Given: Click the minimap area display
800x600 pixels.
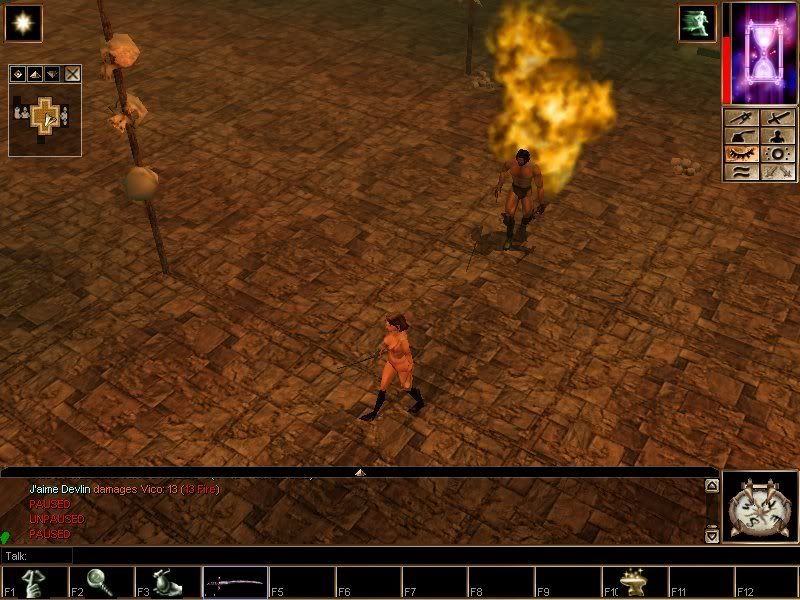Looking at the screenshot, I should (x=44, y=118).
